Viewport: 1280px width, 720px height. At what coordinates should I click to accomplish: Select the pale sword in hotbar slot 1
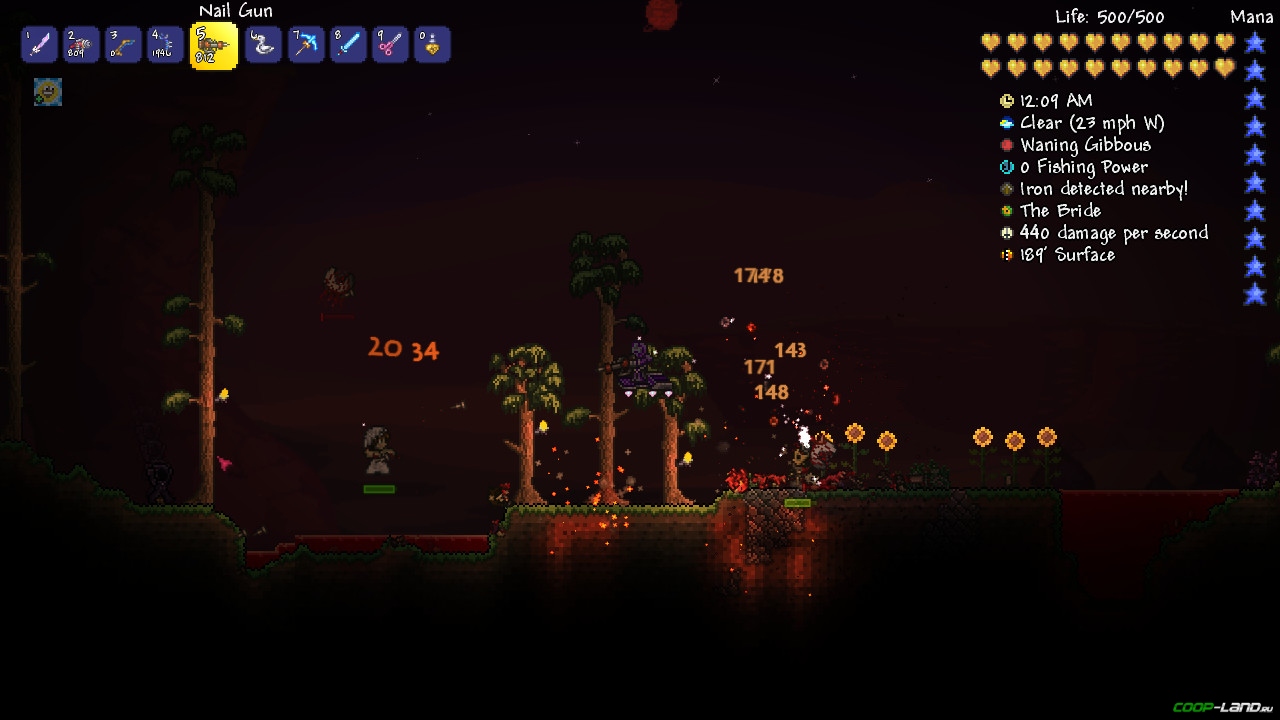(x=39, y=45)
